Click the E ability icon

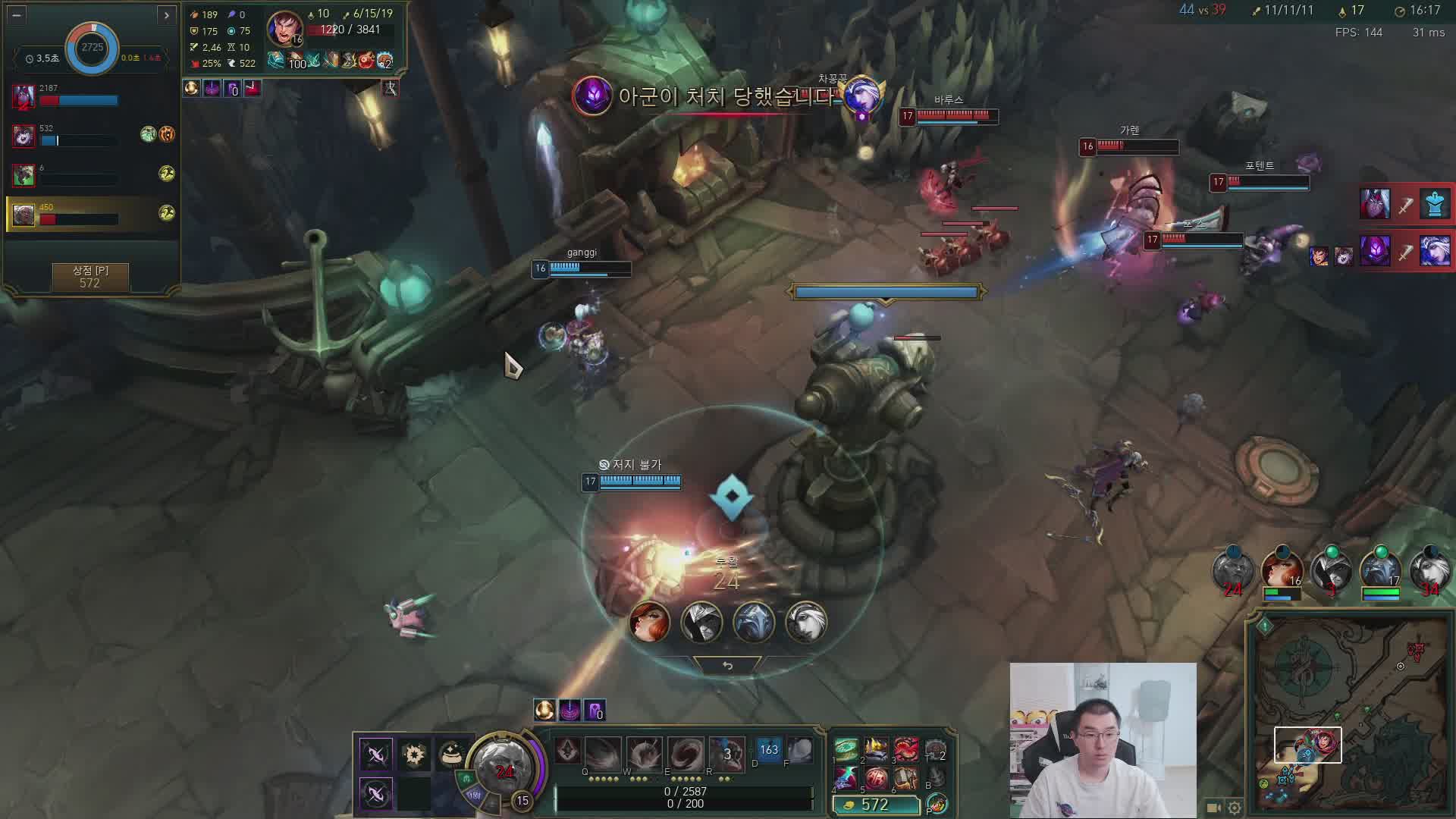(x=685, y=752)
